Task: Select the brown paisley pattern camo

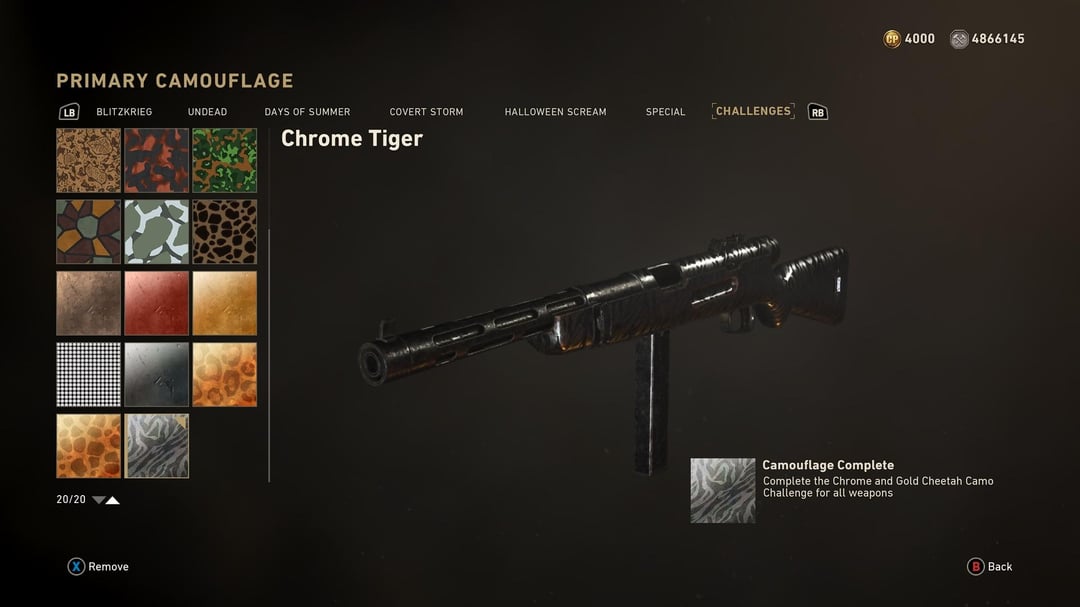Action: coord(88,160)
